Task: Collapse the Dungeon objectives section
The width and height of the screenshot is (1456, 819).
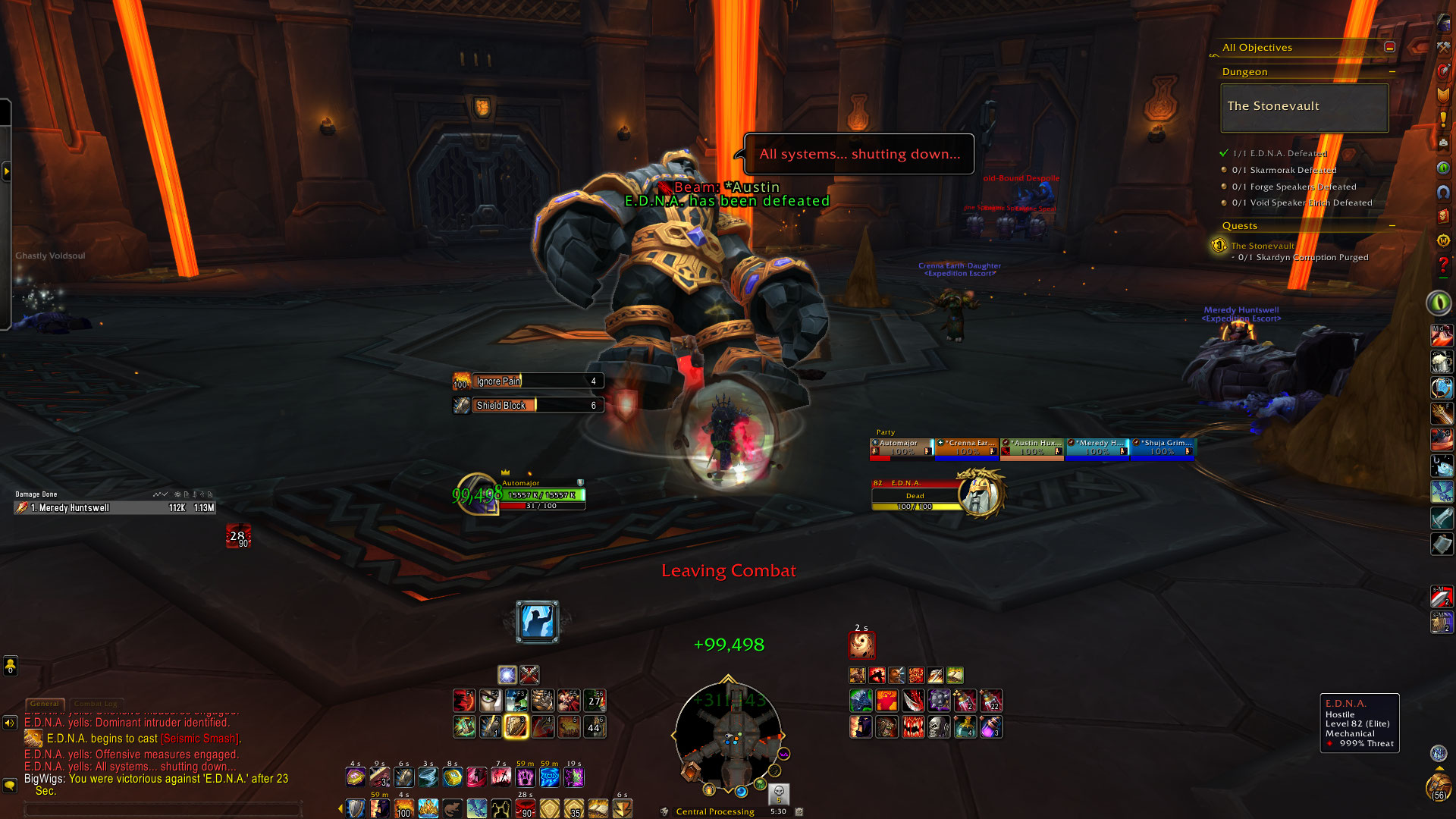Action: coord(1392,72)
